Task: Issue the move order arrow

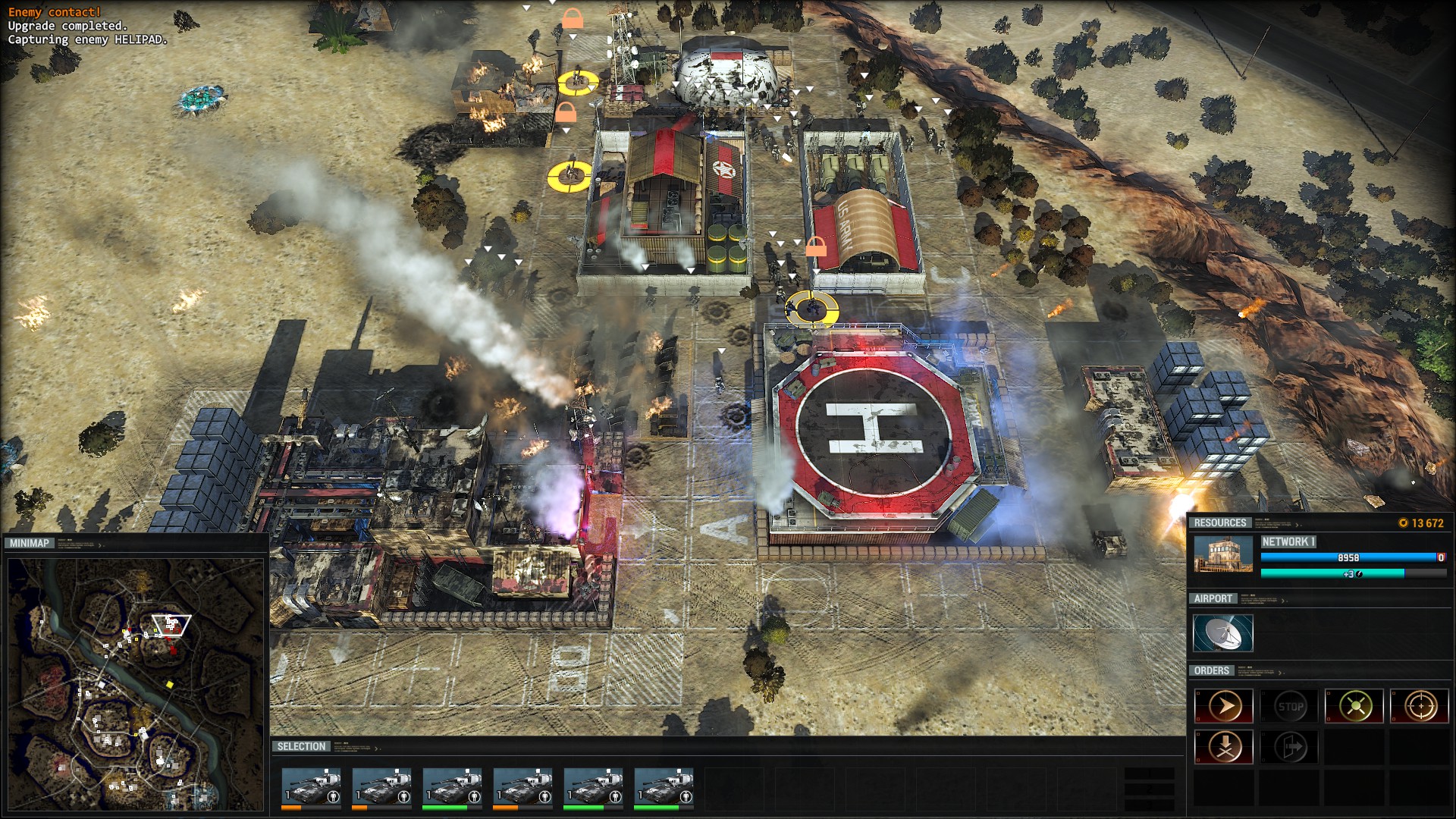Action: (1223, 707)
